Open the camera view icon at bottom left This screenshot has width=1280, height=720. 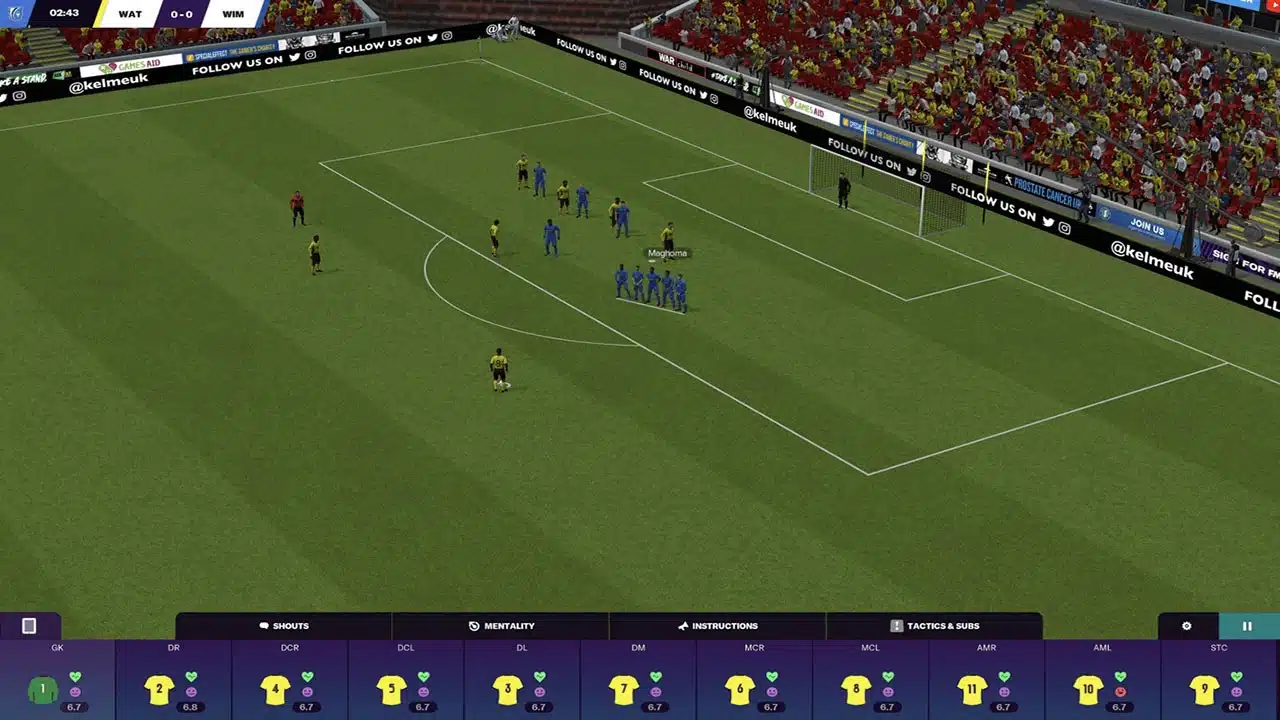coord(29,626)
